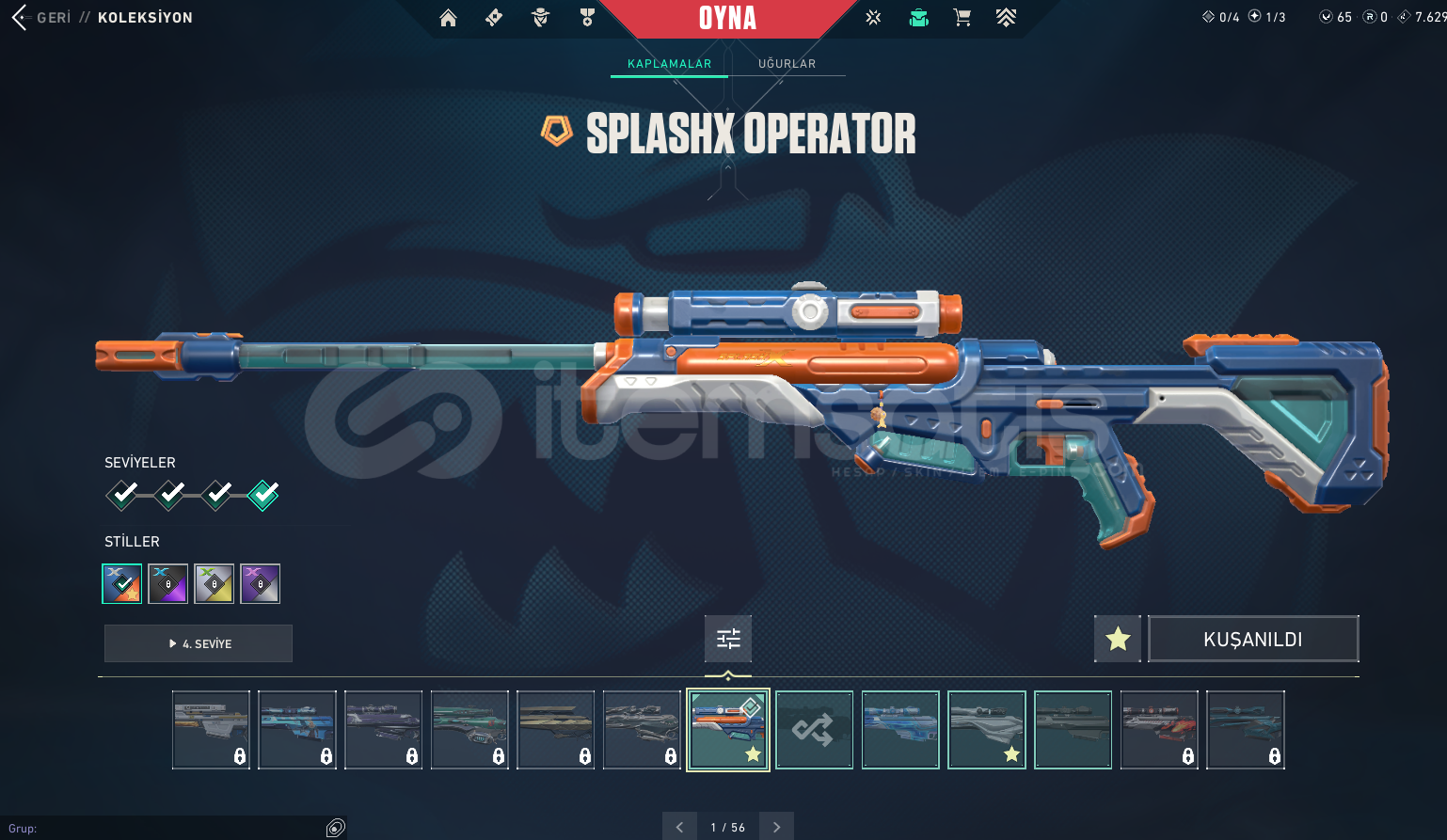The height and width of the screenshot is (840, 1447).
Task: Click the Kuşanıldı equip button
Action: pyautogui.click(x=1253, y=640)
